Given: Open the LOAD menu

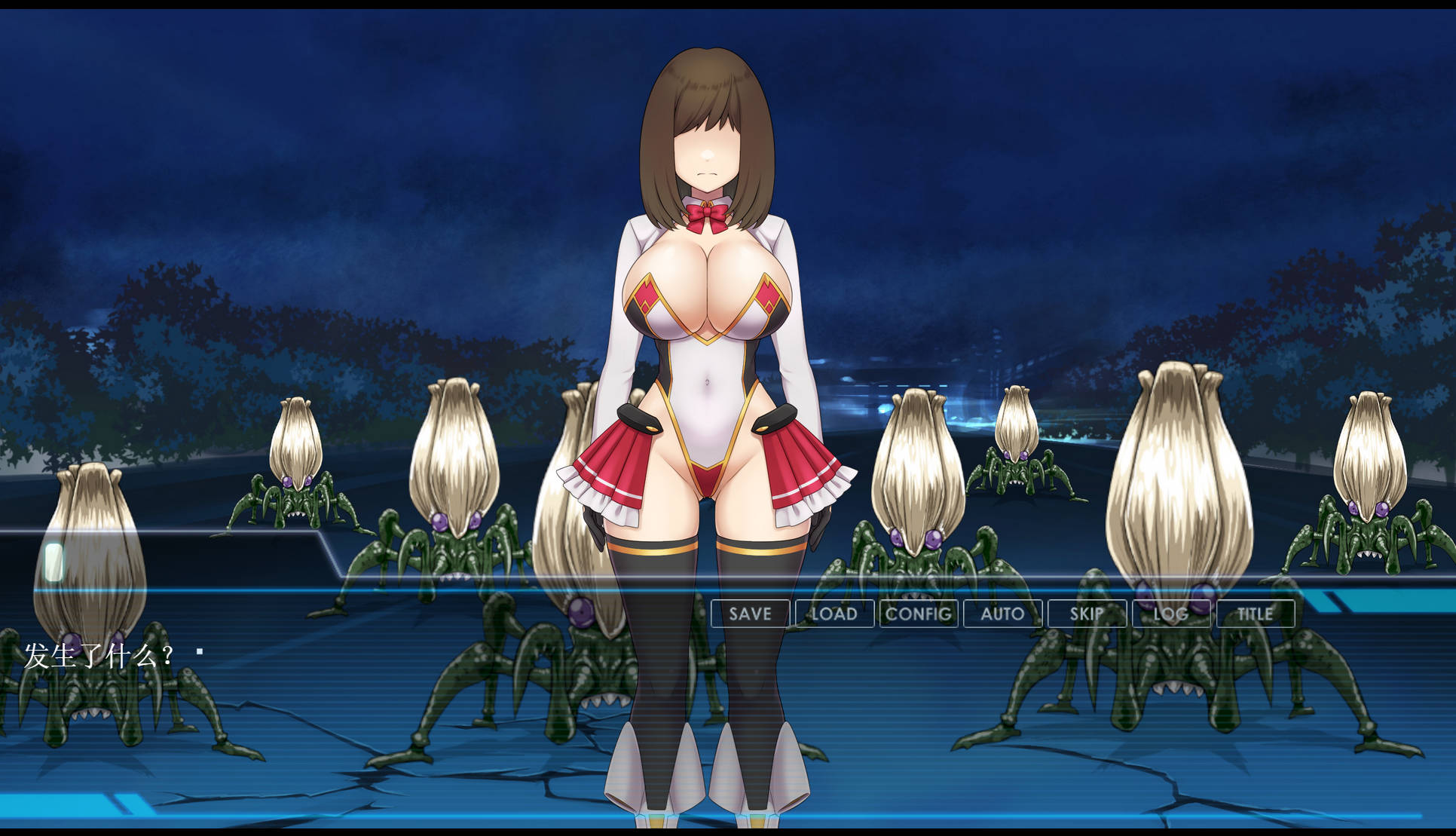Looking at the screenshot, I should [x=834, y=614].
